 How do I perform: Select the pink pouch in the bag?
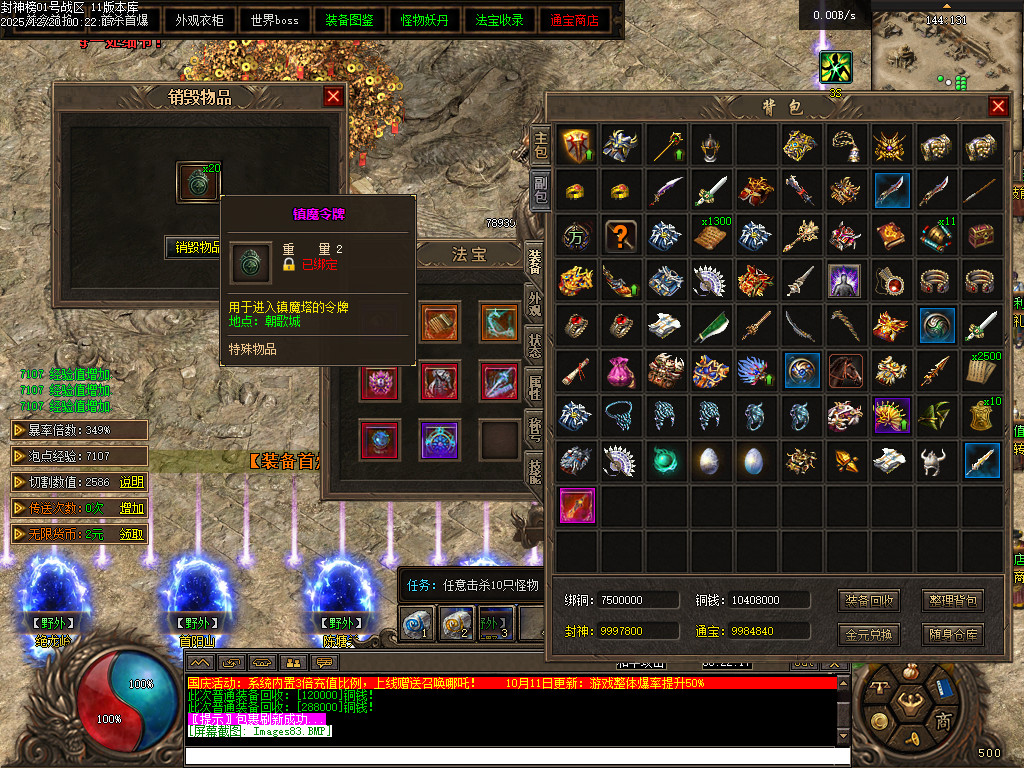[622, 371]
